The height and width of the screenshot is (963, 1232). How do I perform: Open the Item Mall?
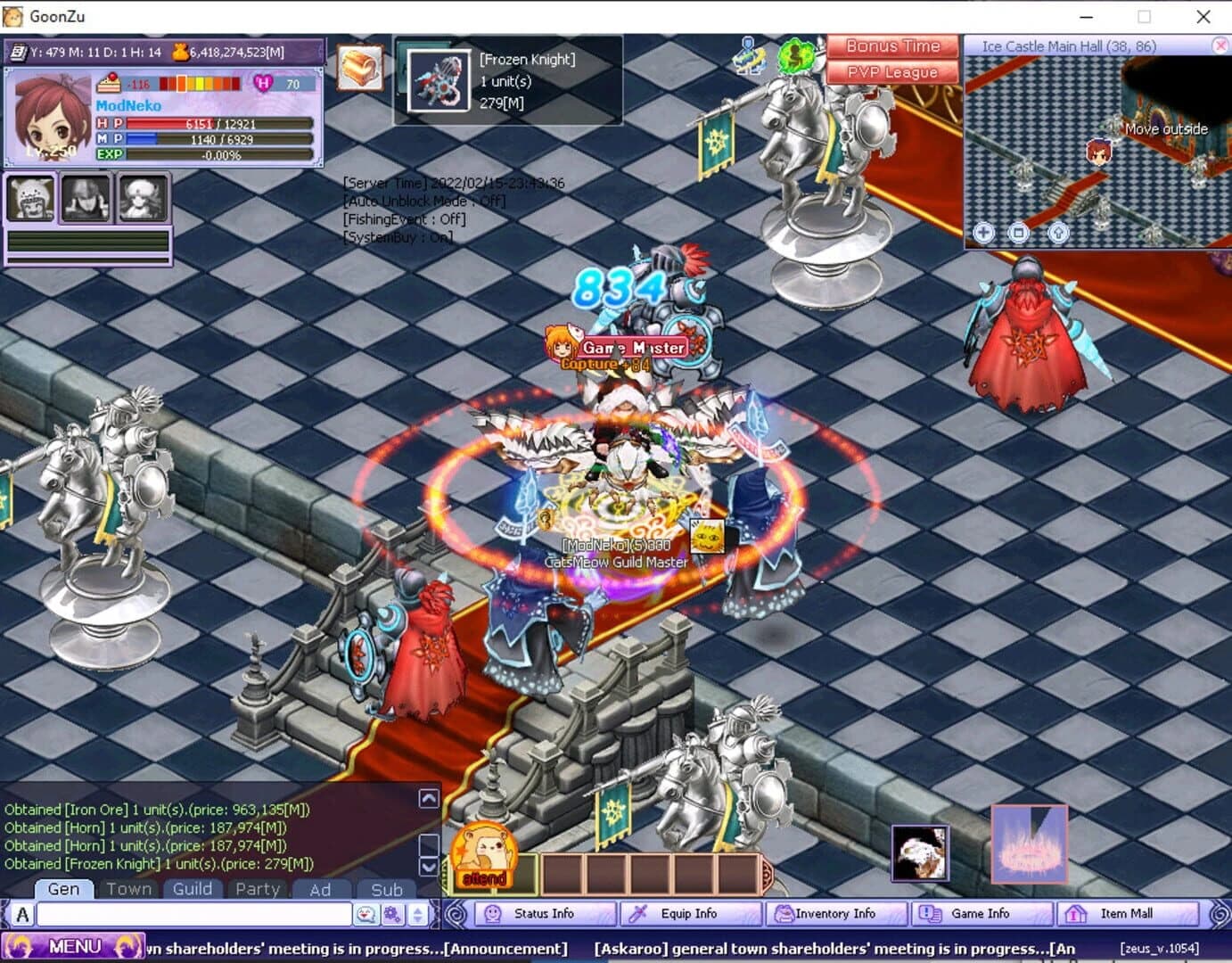[1129, 913]
